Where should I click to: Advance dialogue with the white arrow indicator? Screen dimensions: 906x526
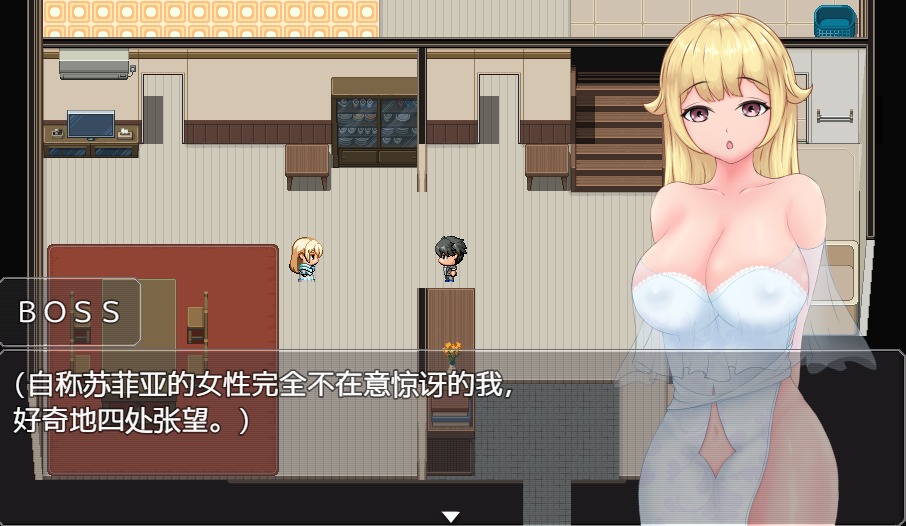(x=451, y=516)
